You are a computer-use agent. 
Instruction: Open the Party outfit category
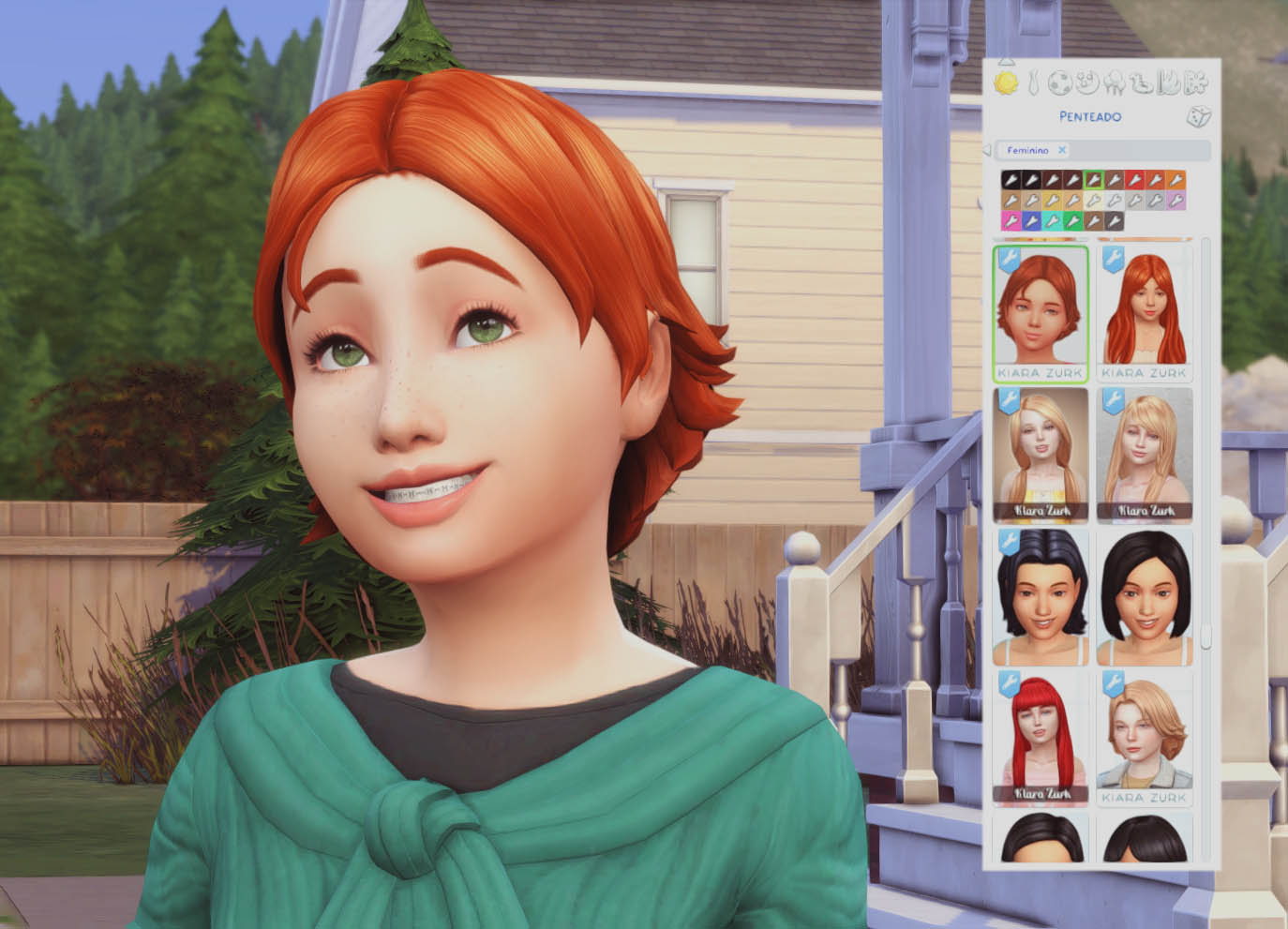1115,83
